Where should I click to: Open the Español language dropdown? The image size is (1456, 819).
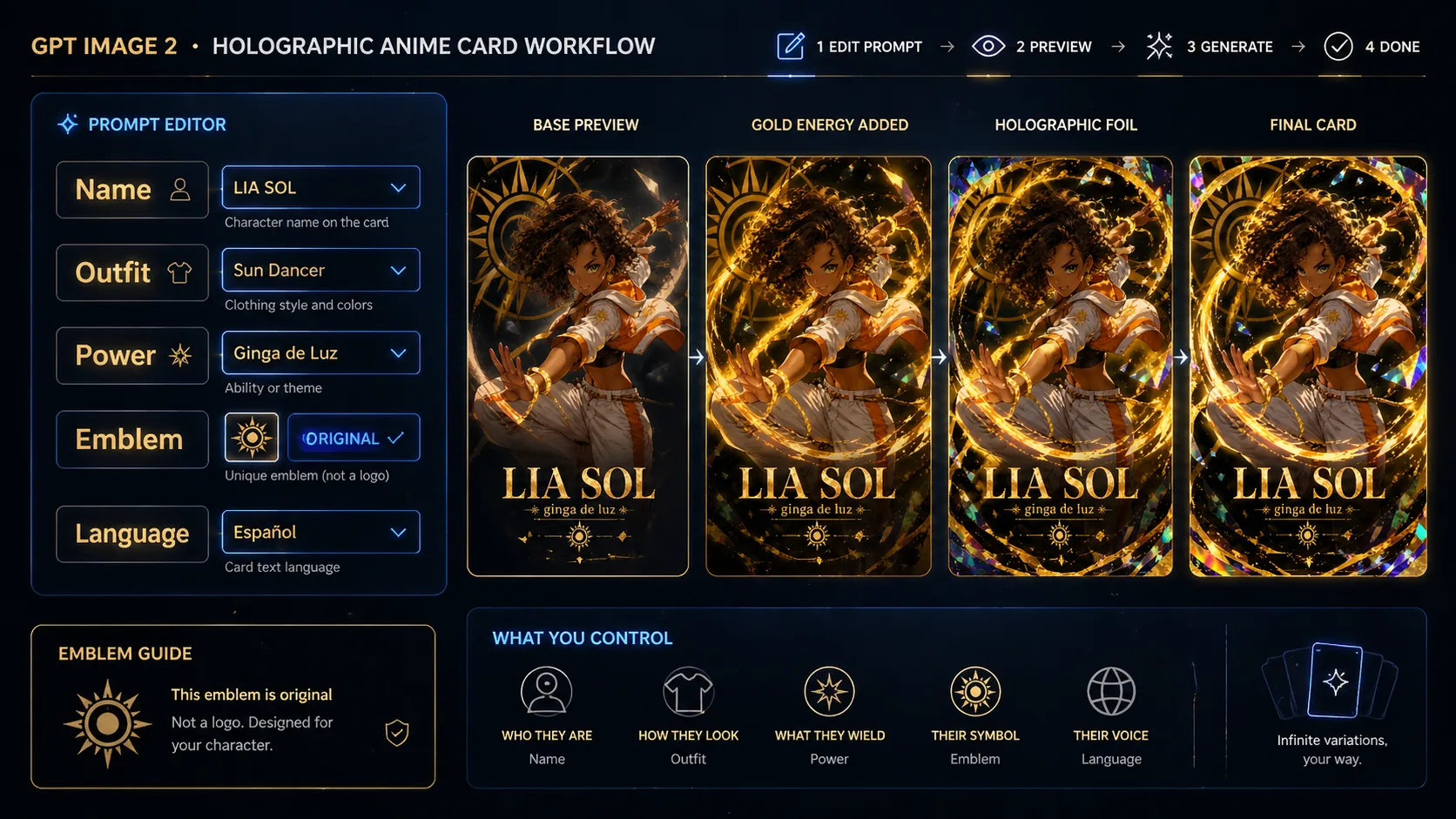(320, 532)
